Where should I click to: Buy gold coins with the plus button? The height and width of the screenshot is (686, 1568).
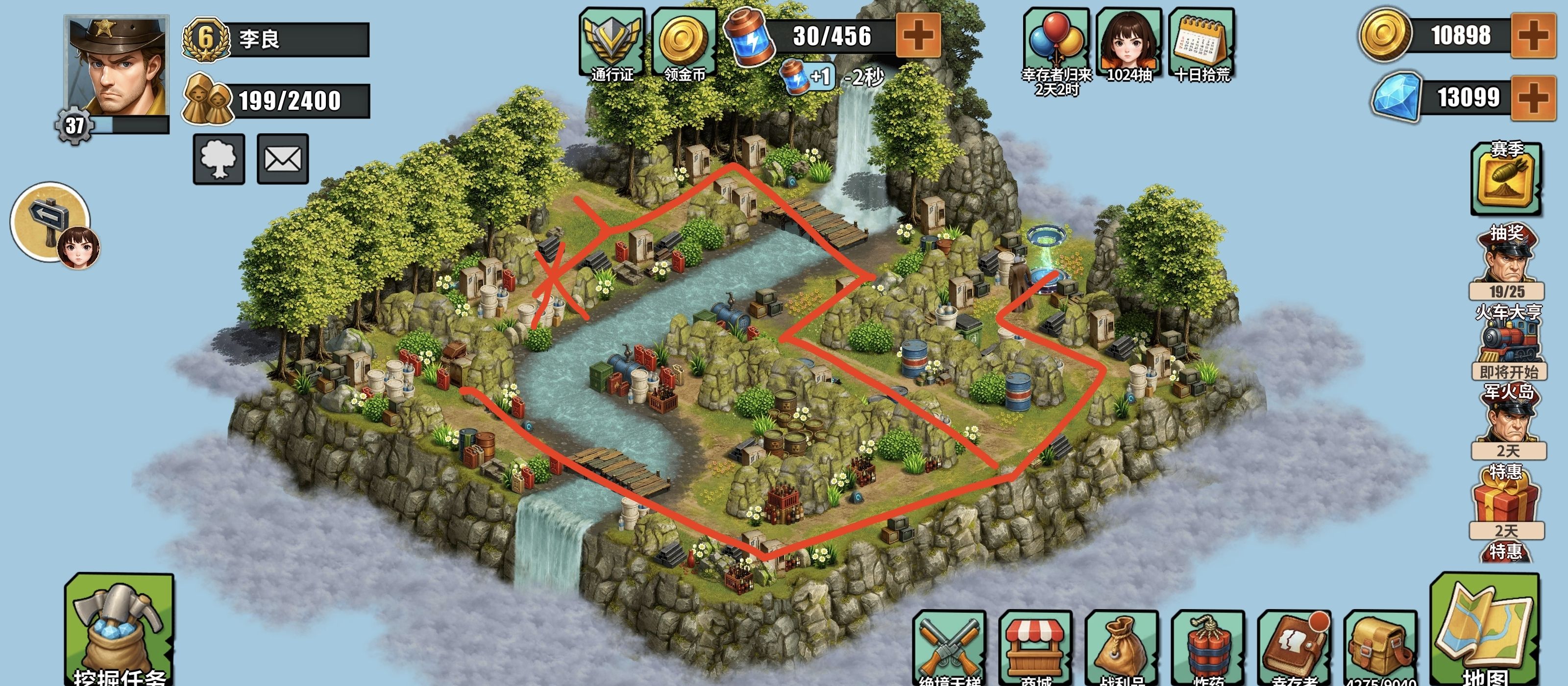[1533, 36]
